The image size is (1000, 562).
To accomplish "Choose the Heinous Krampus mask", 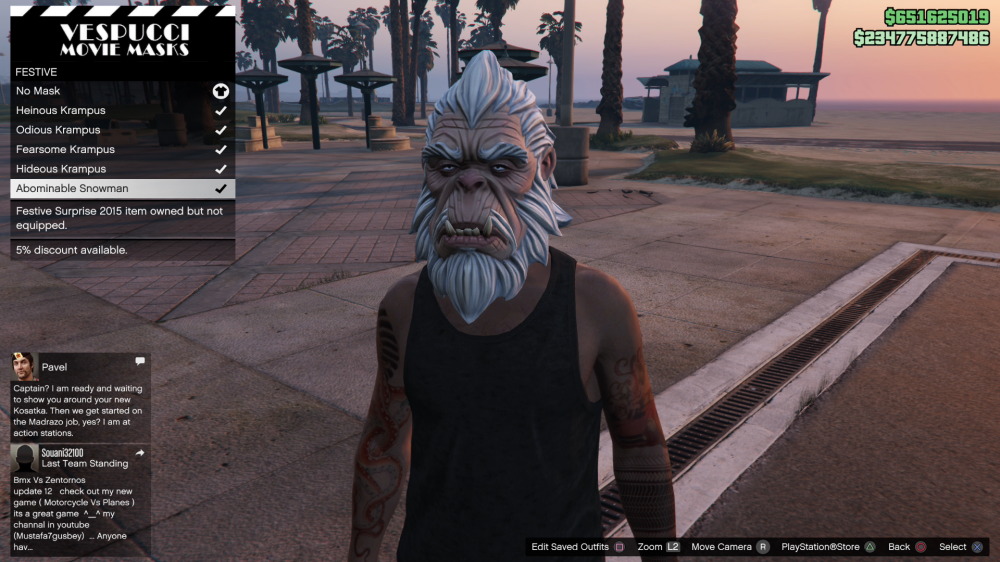I will 122,111.
